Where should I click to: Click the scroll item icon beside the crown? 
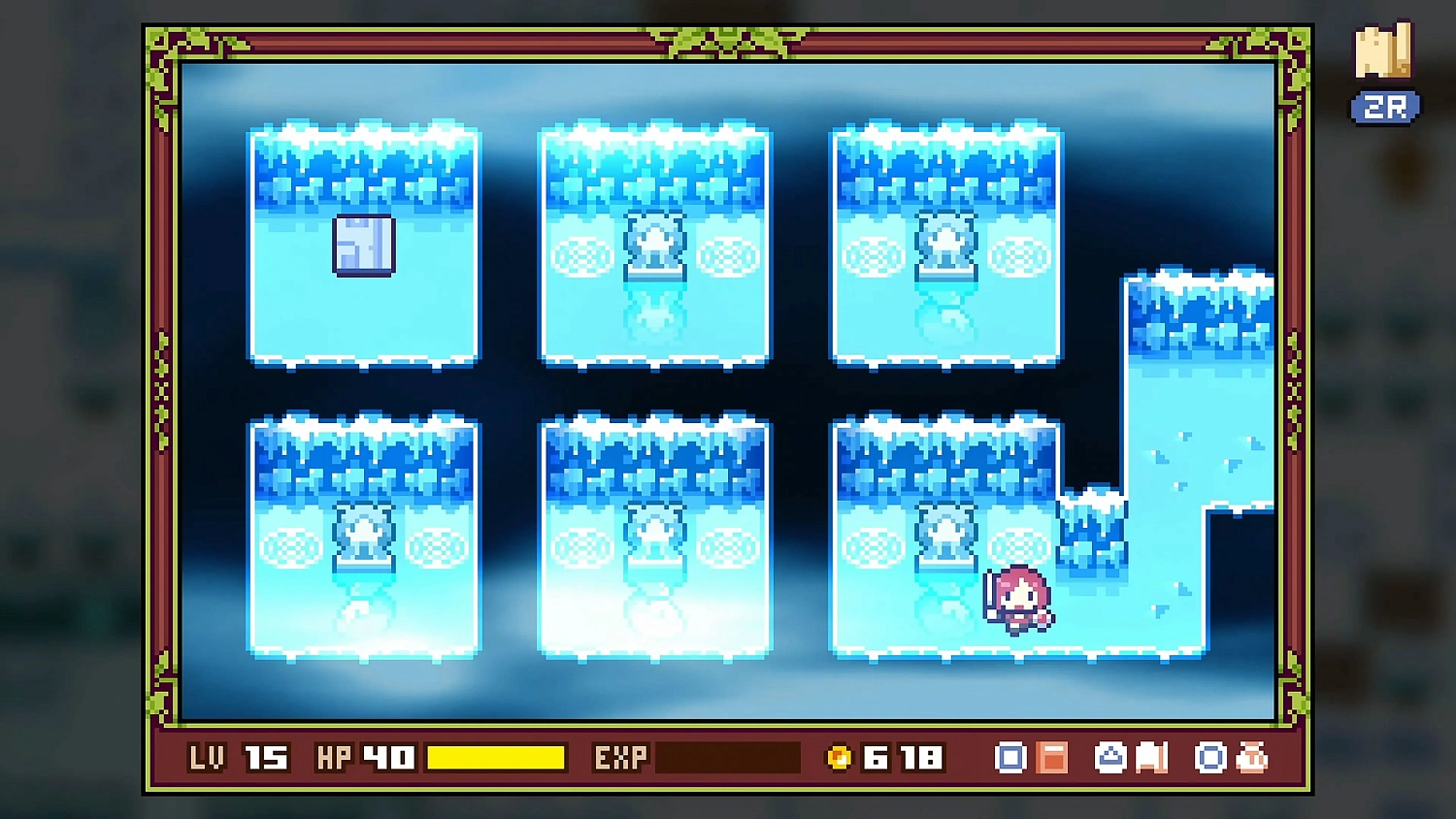pyautogui.click(x=1151, y=757)
